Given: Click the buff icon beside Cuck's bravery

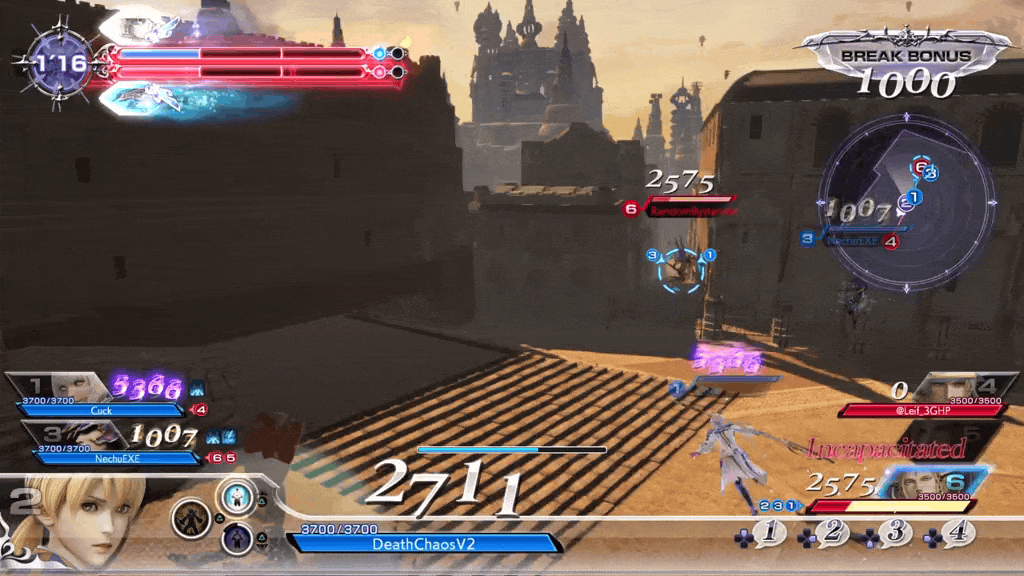Looking at the screenshot, I should pyautogui.click(x=197, y=386).
